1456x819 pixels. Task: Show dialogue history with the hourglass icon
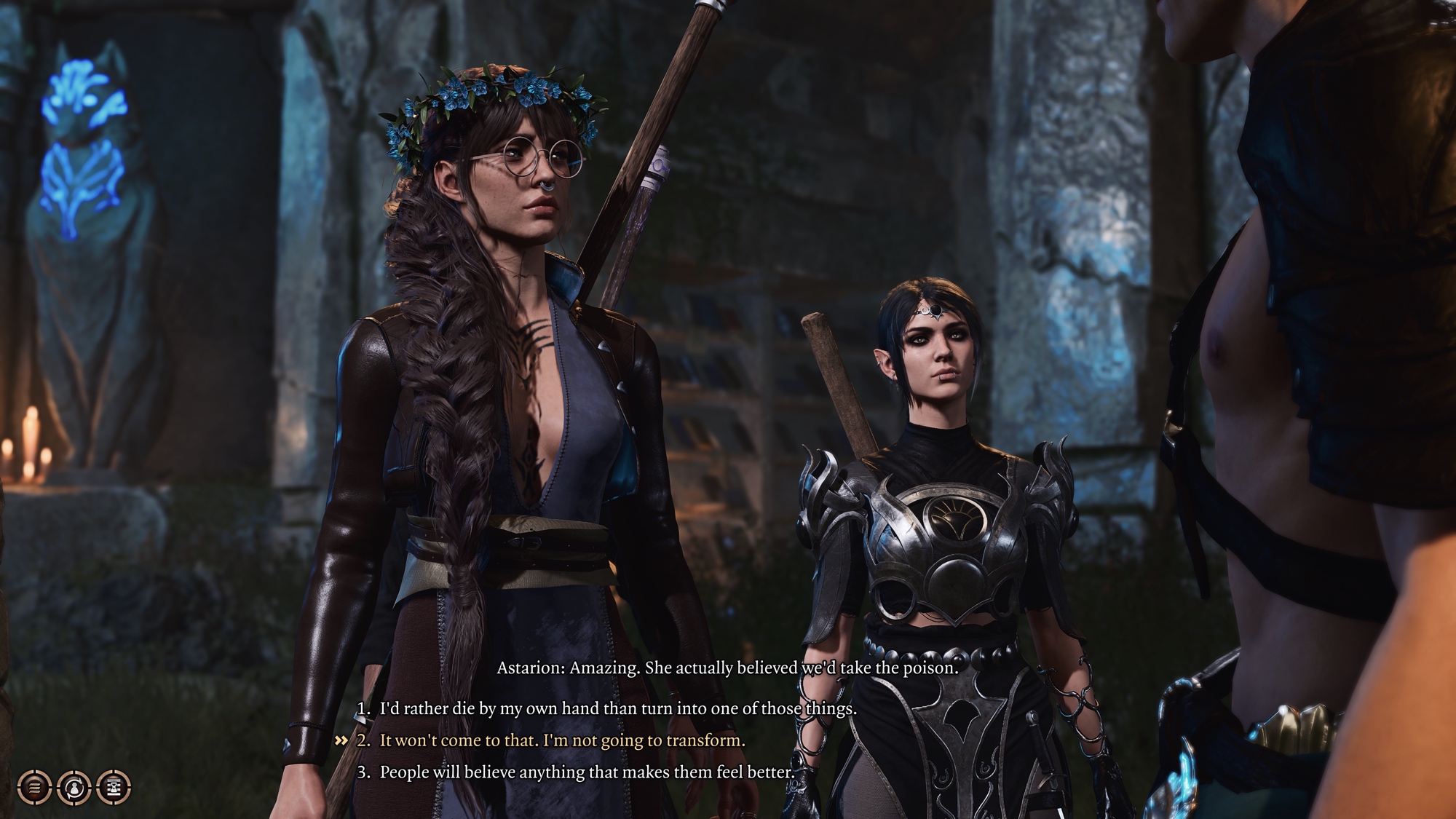point(113,786)
